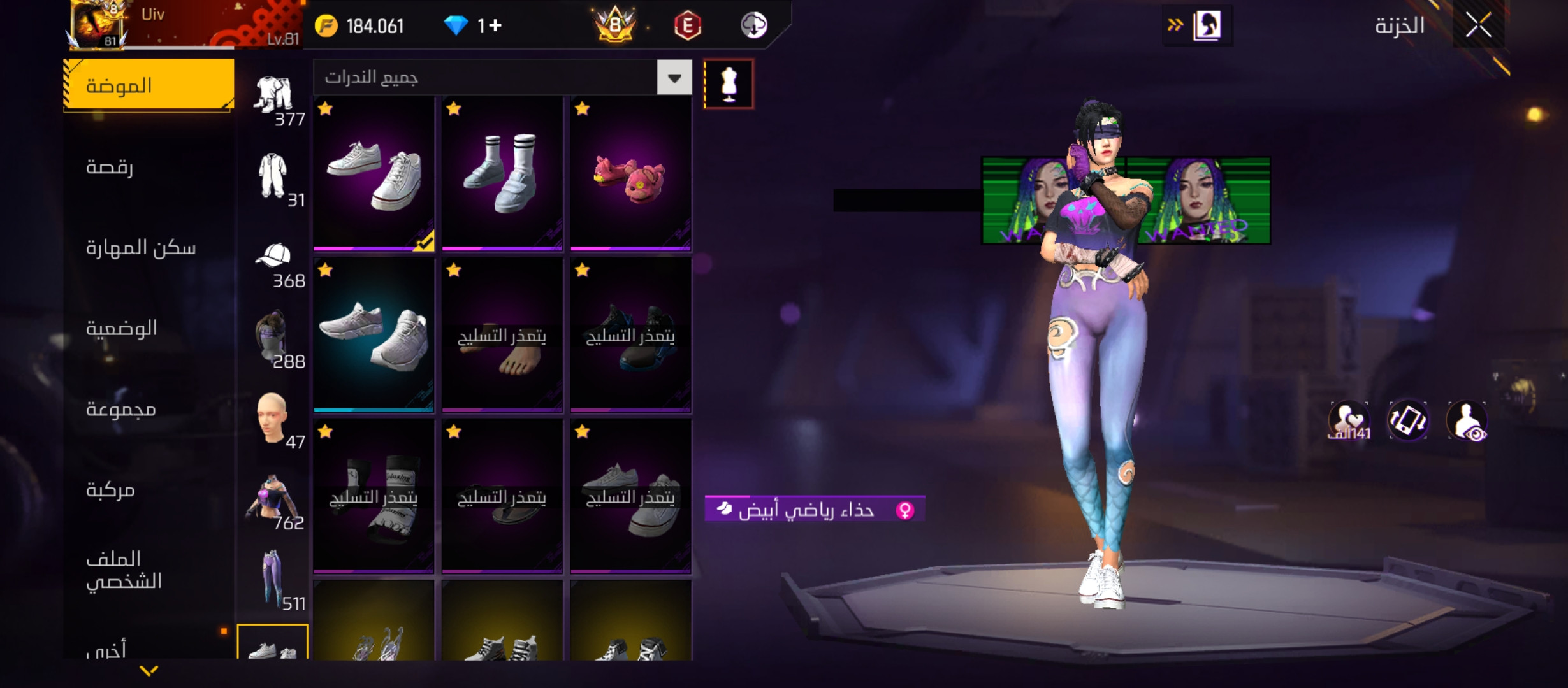Select the white boots with striped socks
Image resolution: width=1568 pixels, height=688 pixels.
502,175
